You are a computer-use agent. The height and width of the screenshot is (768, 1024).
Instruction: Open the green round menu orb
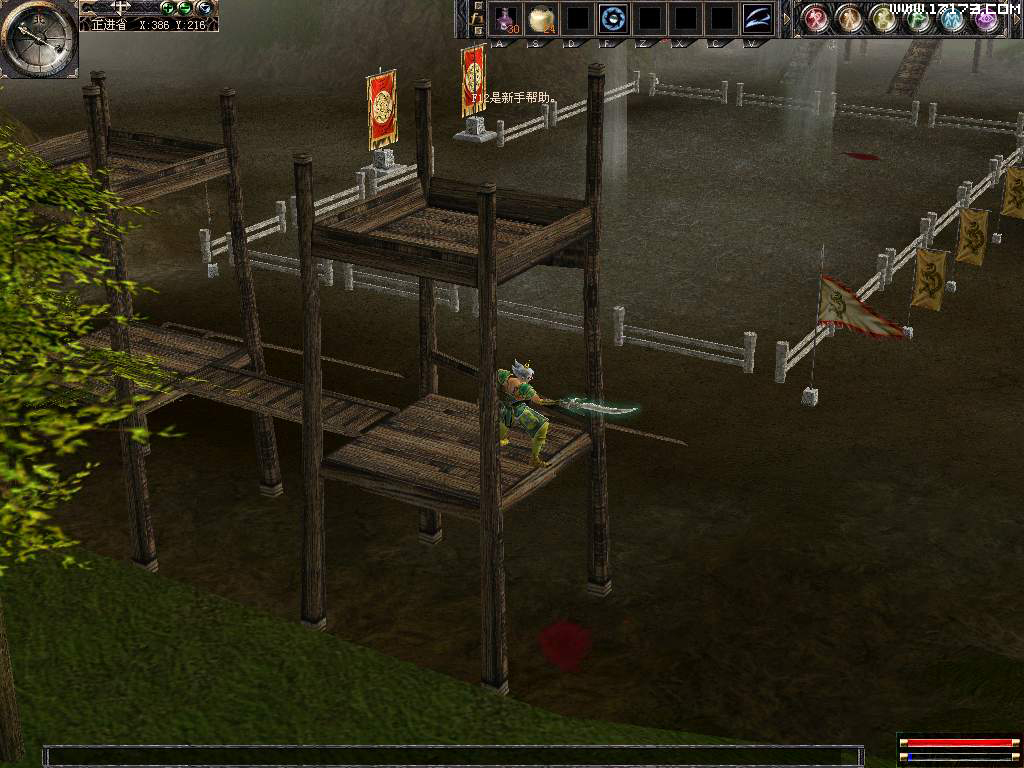918,18
